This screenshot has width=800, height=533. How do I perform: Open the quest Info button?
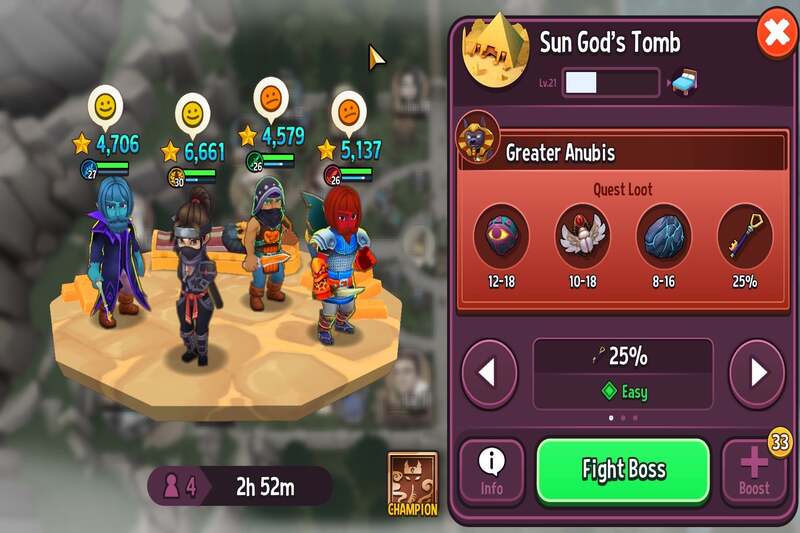[491, 471]
